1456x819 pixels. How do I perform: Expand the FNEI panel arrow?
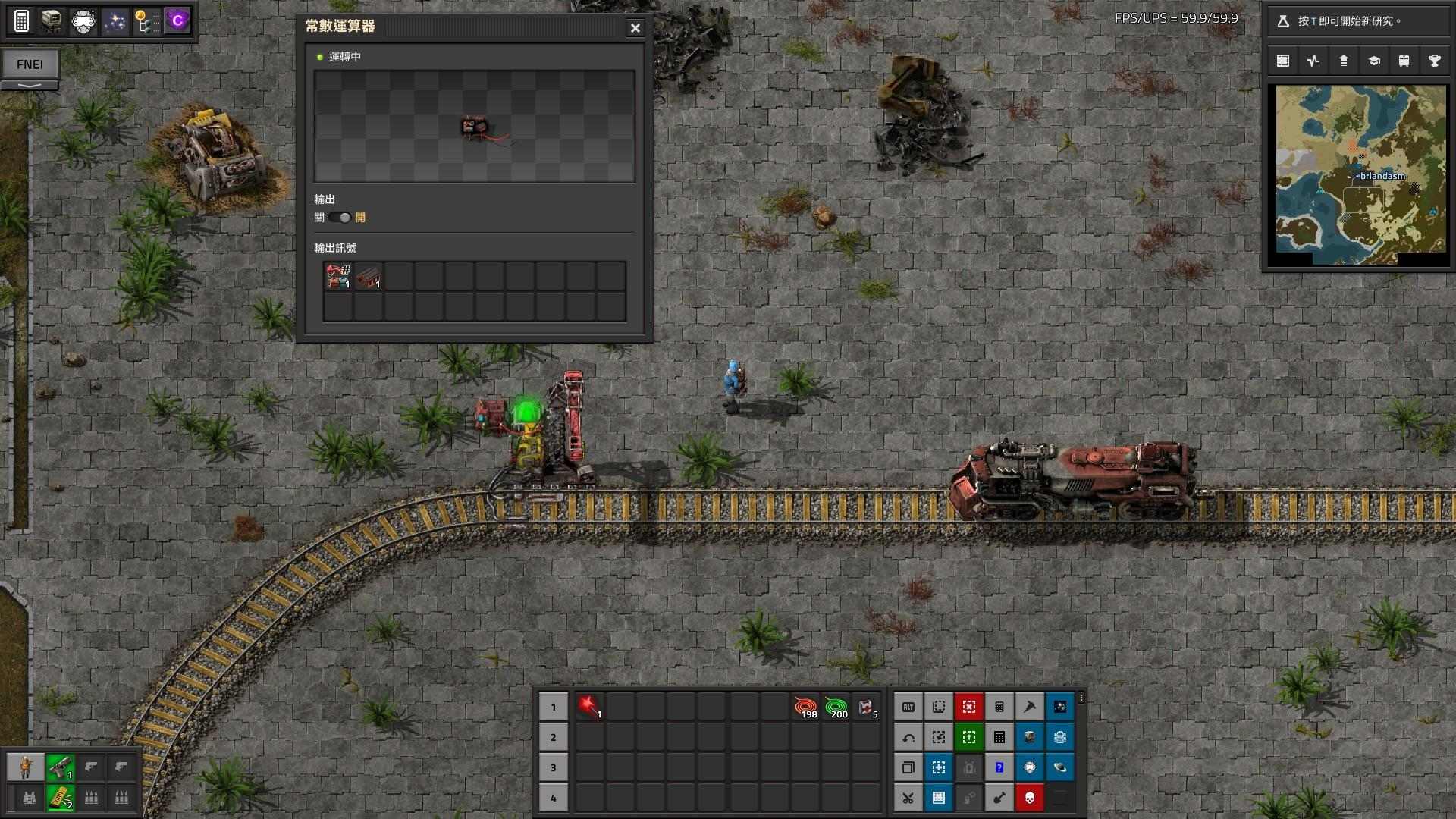coord(31,86)
